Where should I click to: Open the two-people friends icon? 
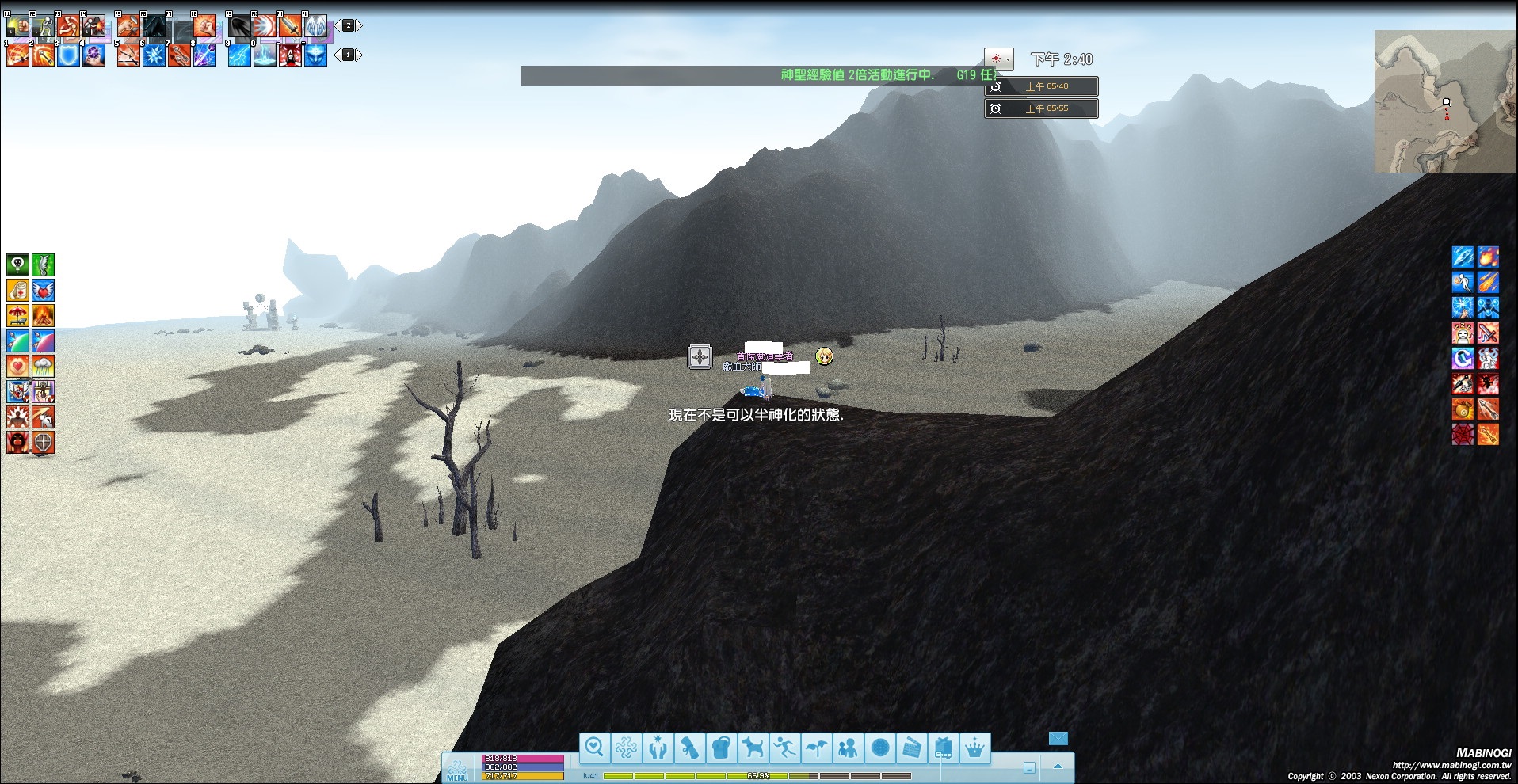pyautogui.click(x=848, y=747)
